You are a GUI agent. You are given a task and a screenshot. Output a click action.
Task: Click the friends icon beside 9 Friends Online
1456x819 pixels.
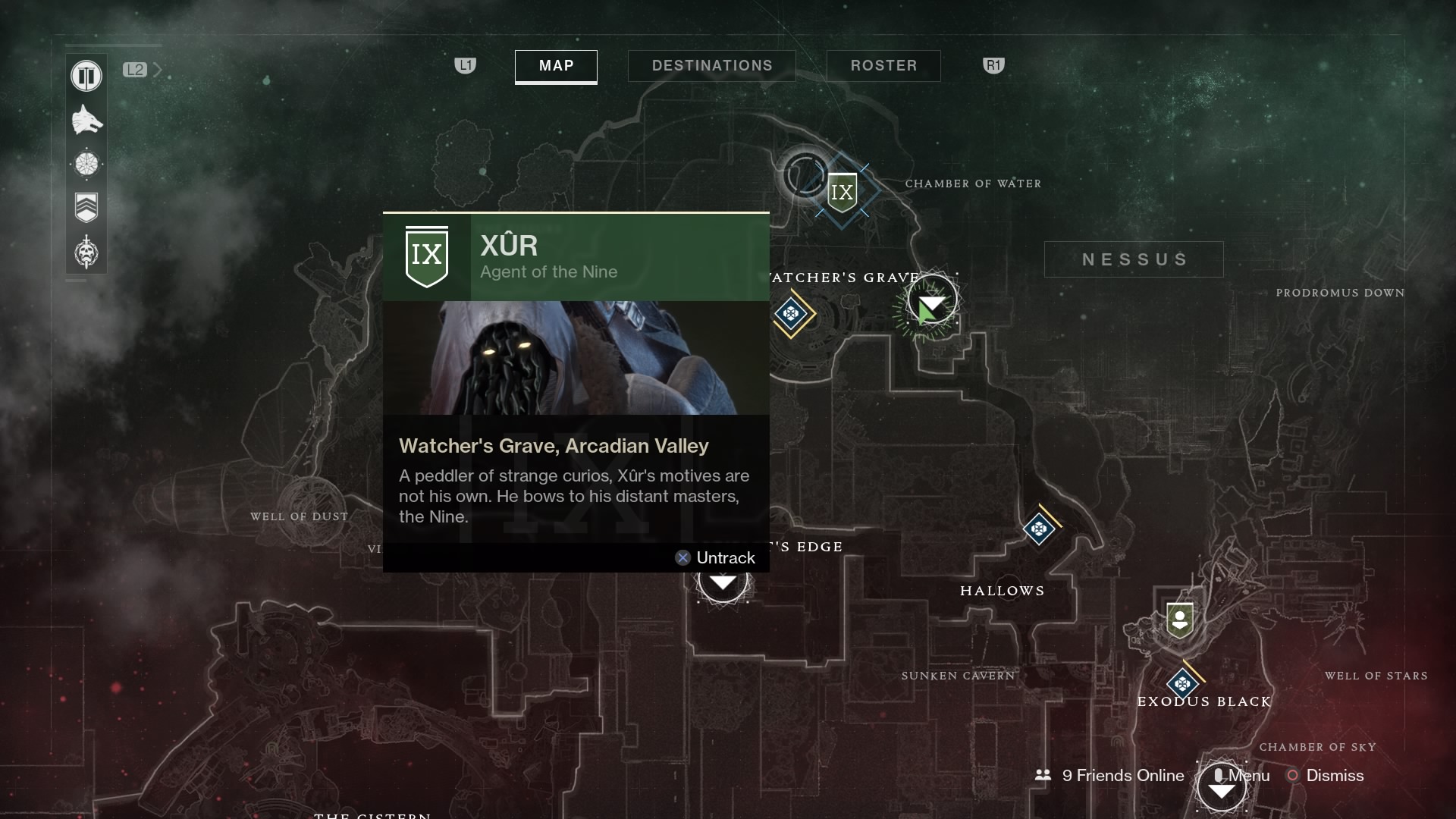(x=1042, y=776)
